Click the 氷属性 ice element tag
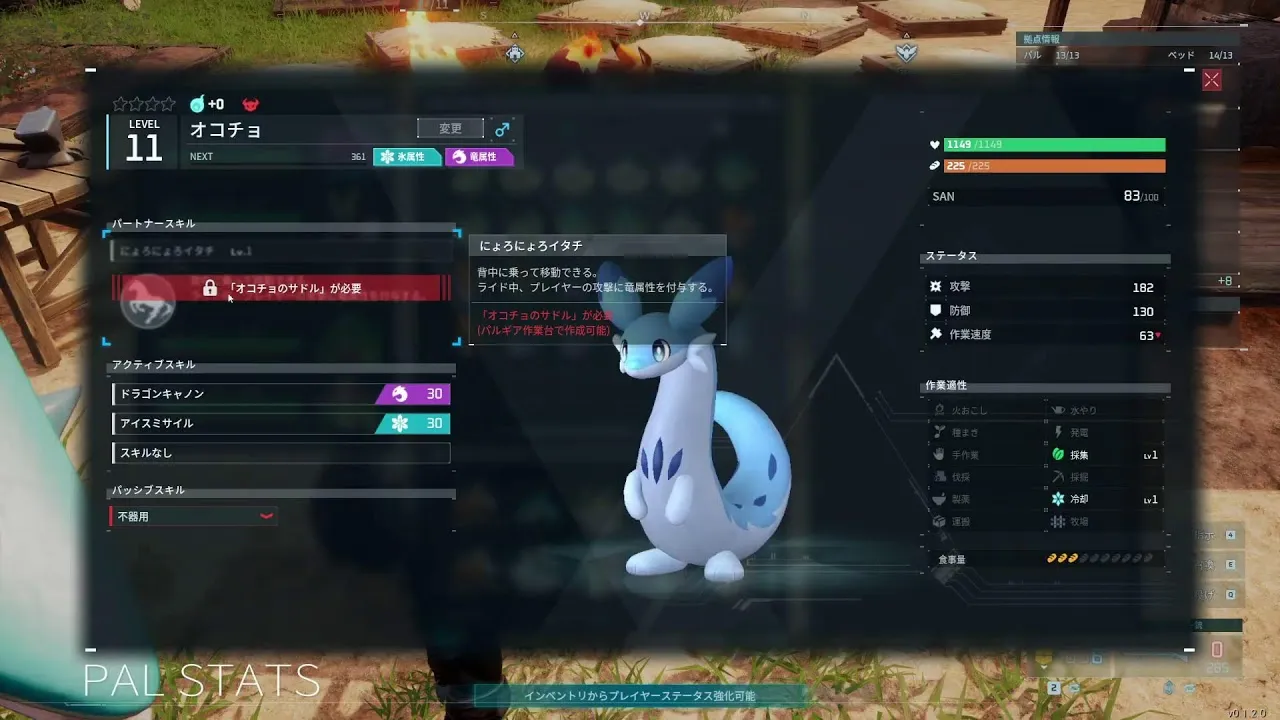 407,157
